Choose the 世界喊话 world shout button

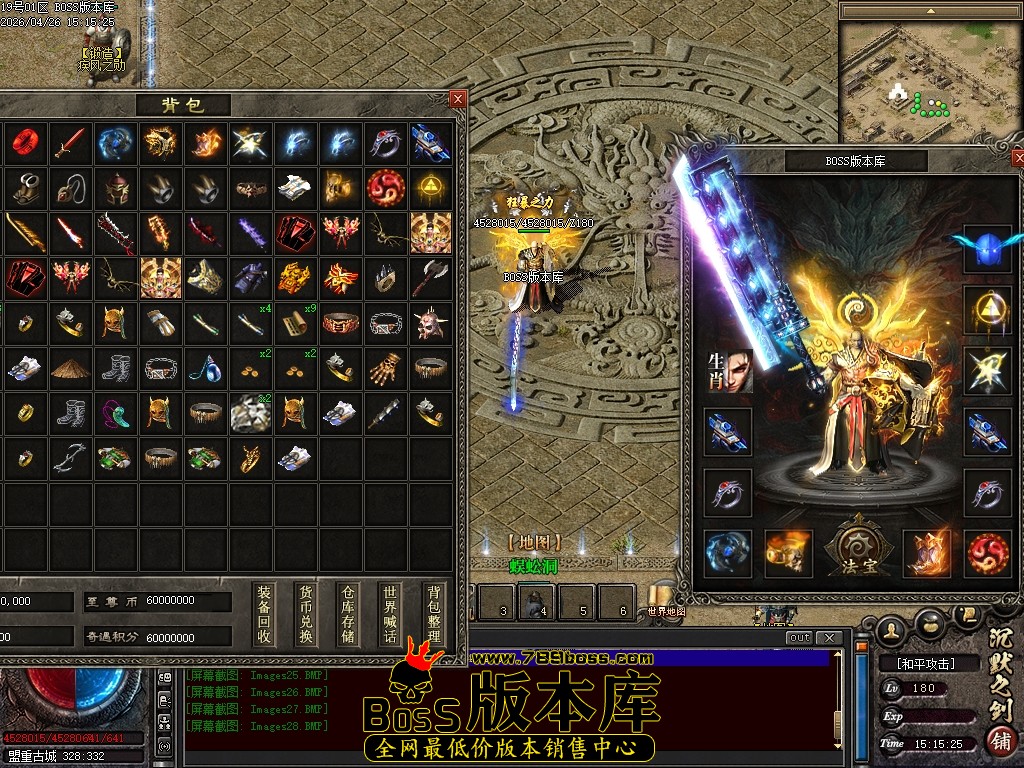390,613
